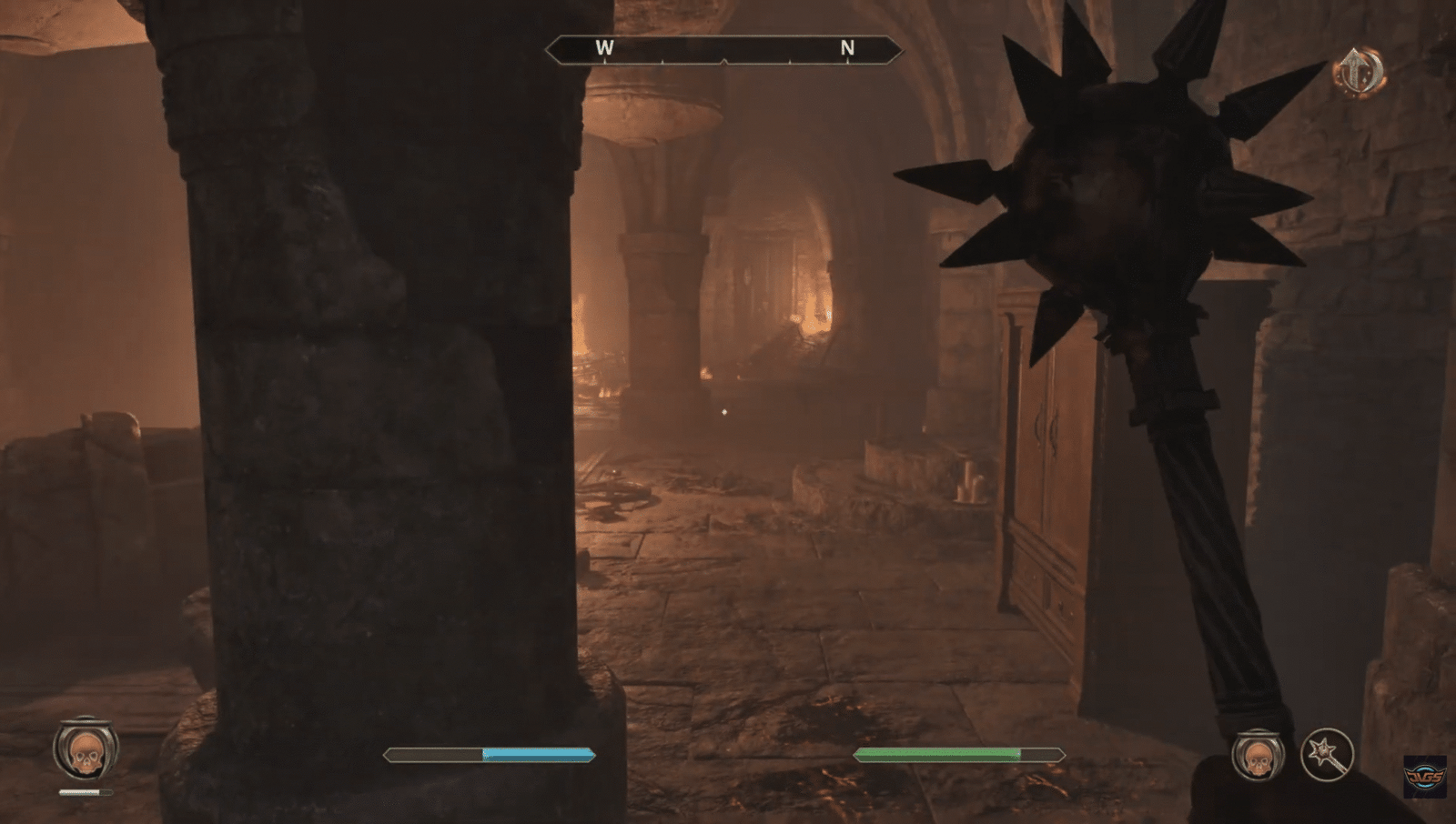Click the JVGS channel watermark logo
This screenshot has height=824, width=1456.
(1424, 777)
